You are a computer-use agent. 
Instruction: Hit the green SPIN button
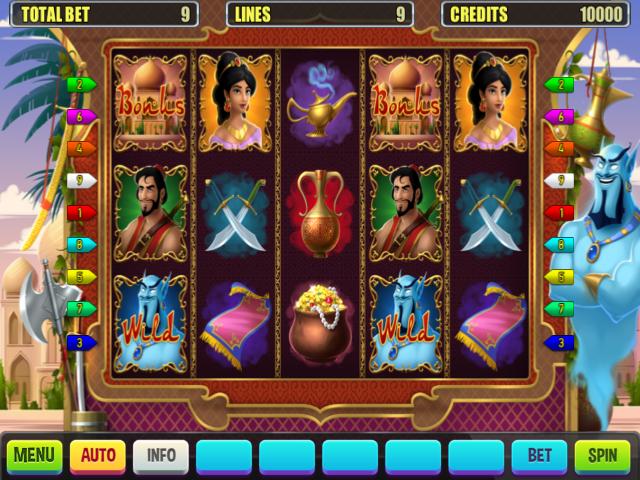point(602,456)
